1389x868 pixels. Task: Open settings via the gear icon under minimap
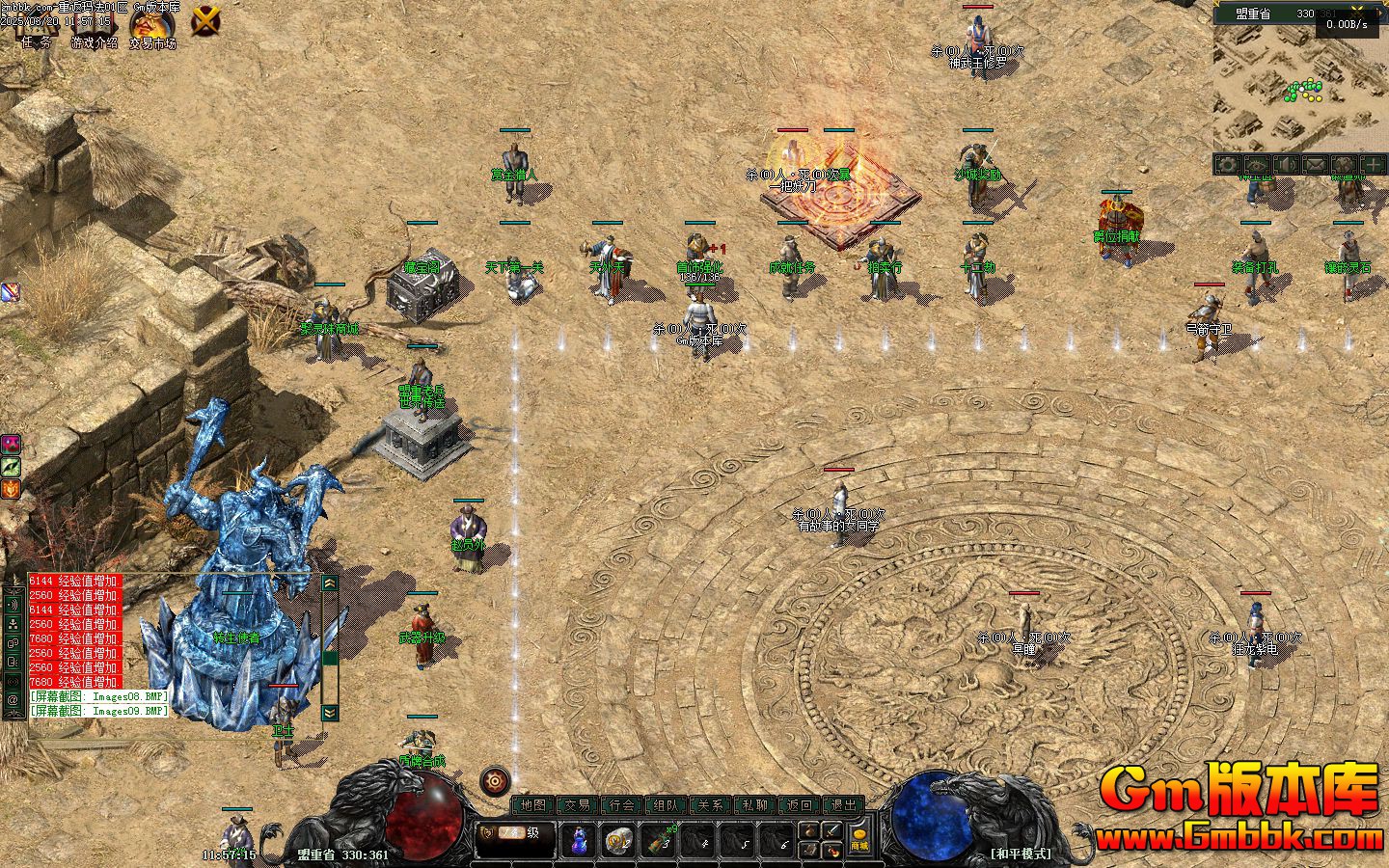(x=1227, y=165)
